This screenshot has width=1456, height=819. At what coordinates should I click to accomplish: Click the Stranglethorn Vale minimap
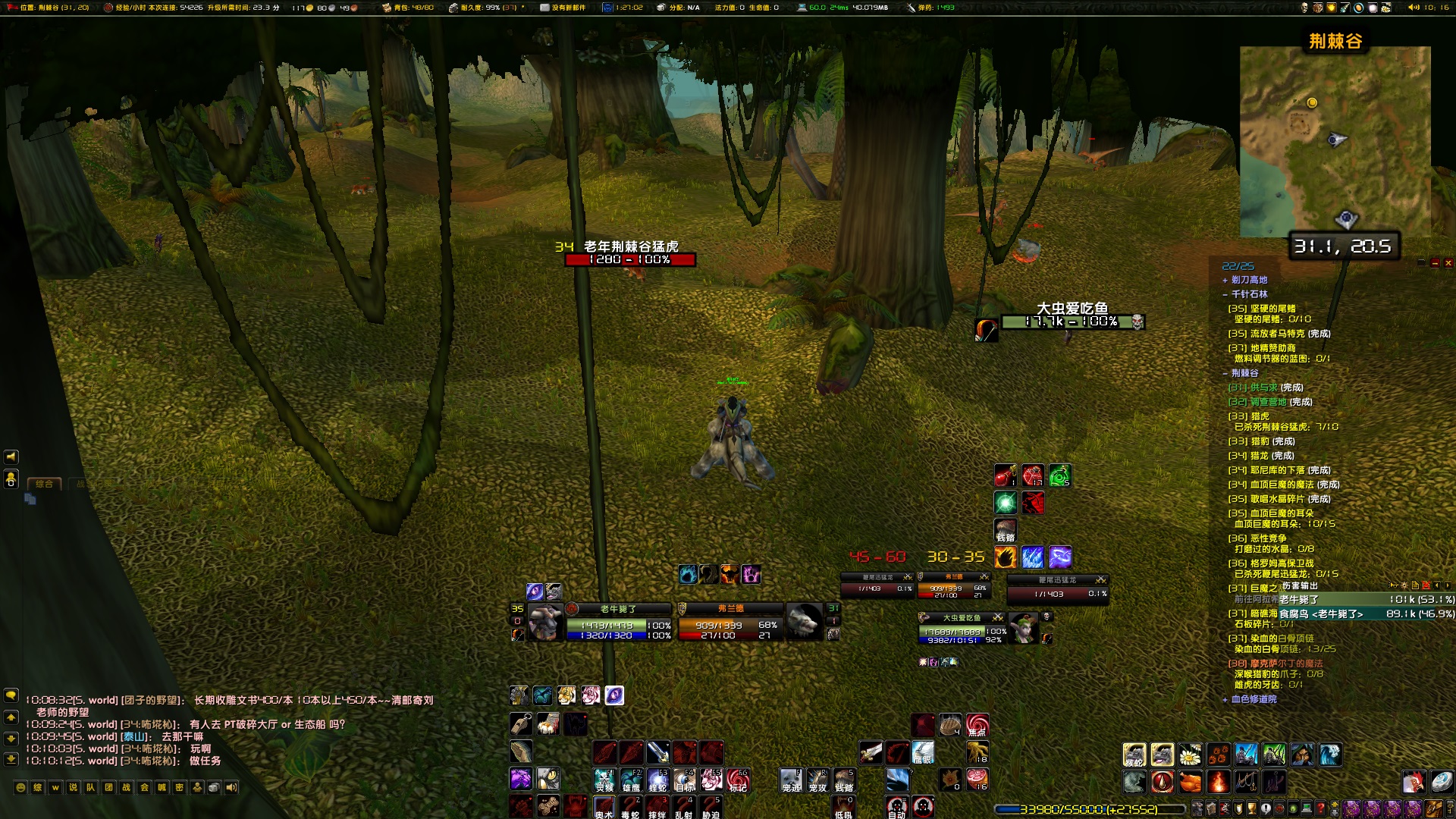pyautogui.click(x=1335, y=141)
